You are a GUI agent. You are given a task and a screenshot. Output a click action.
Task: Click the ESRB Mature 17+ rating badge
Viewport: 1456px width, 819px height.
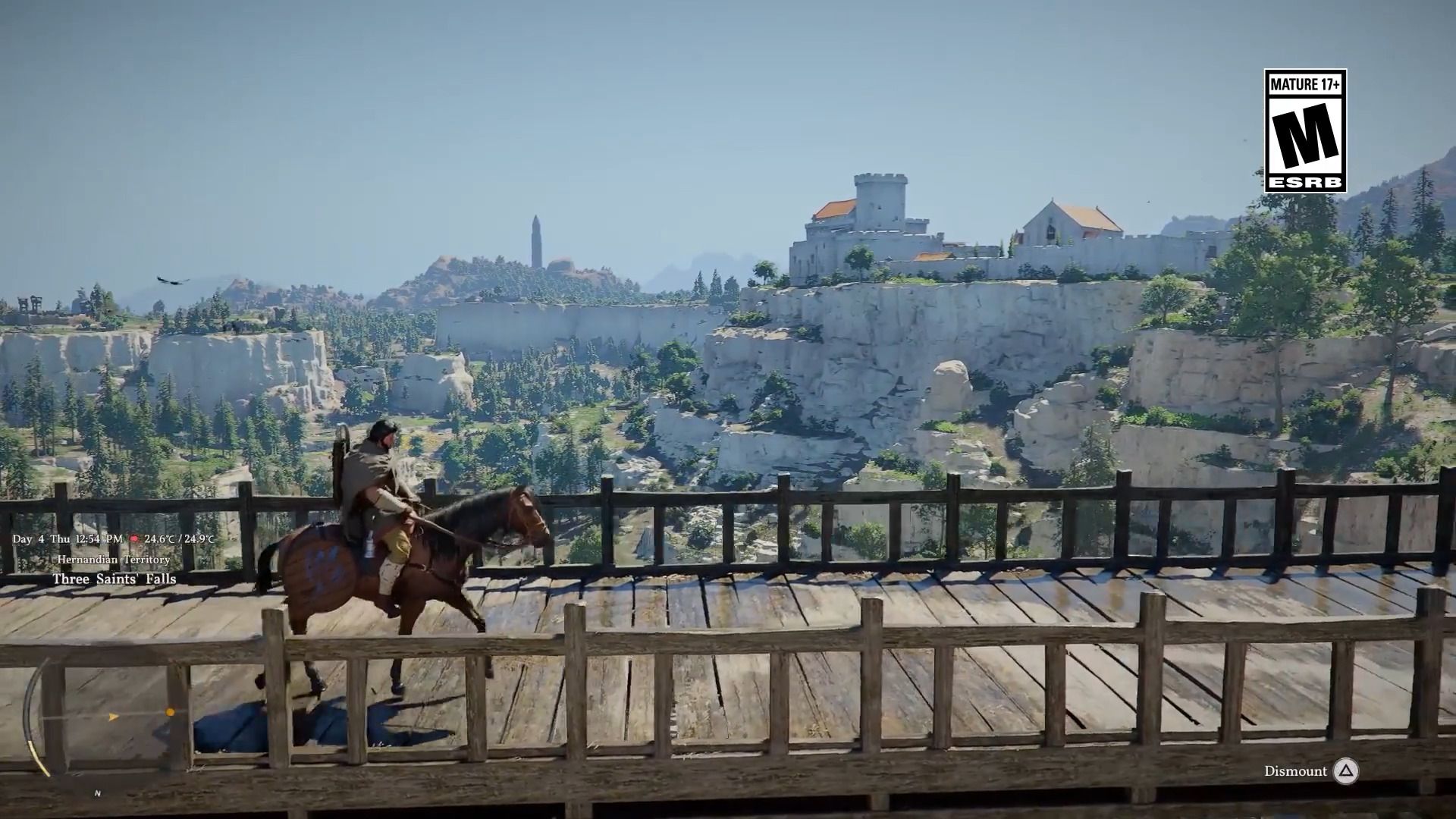(x=1304, y=130)
